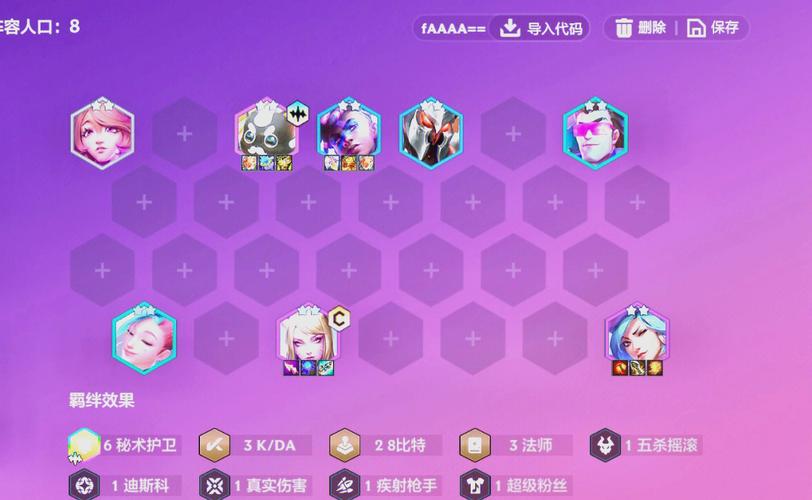Choose the armored white-masked champion
The width and height of the screenshot is (812, 500).
pos(431,132)
